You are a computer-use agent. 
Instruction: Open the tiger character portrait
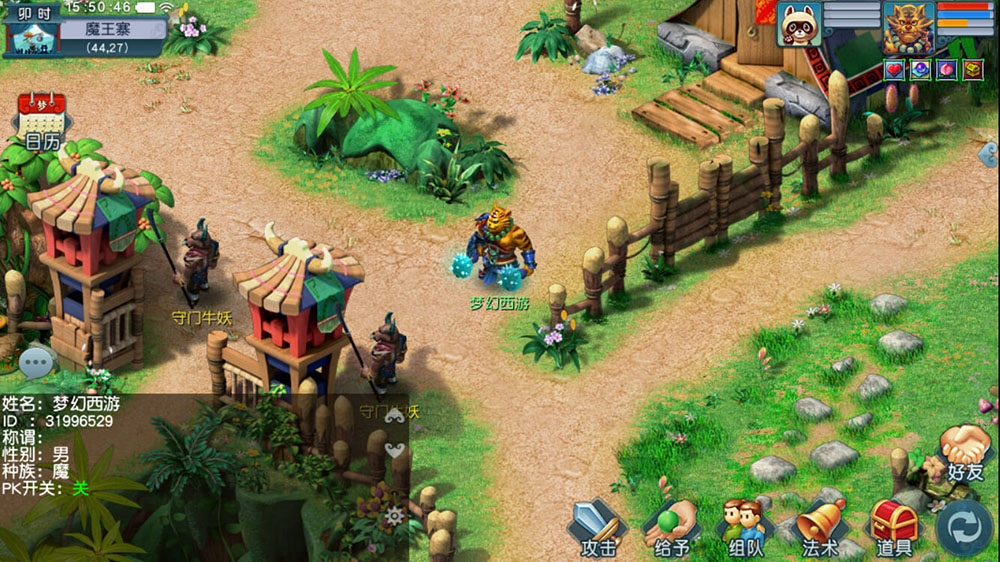pos(908,26)
